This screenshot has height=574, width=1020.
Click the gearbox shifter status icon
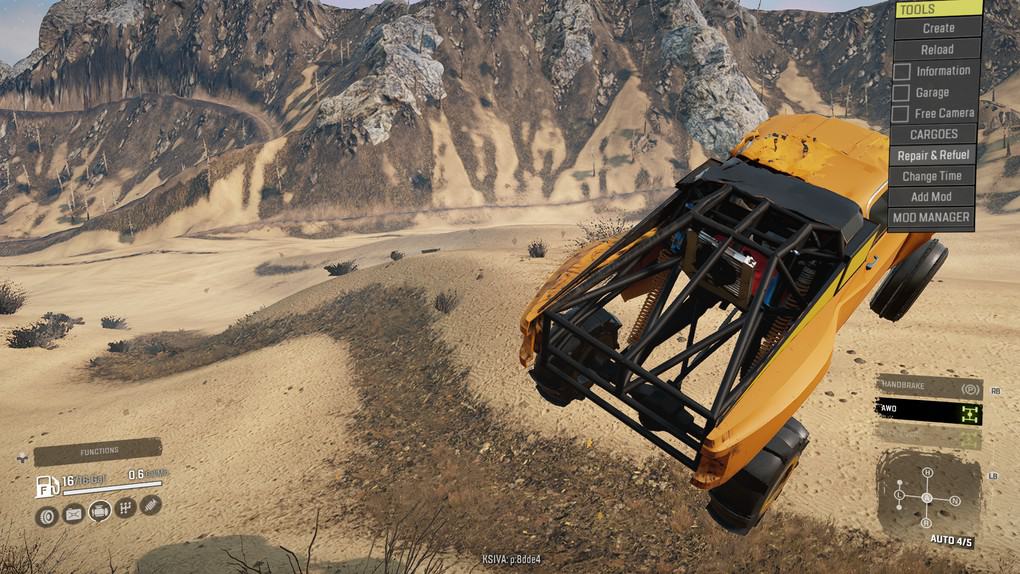[126, 508]
